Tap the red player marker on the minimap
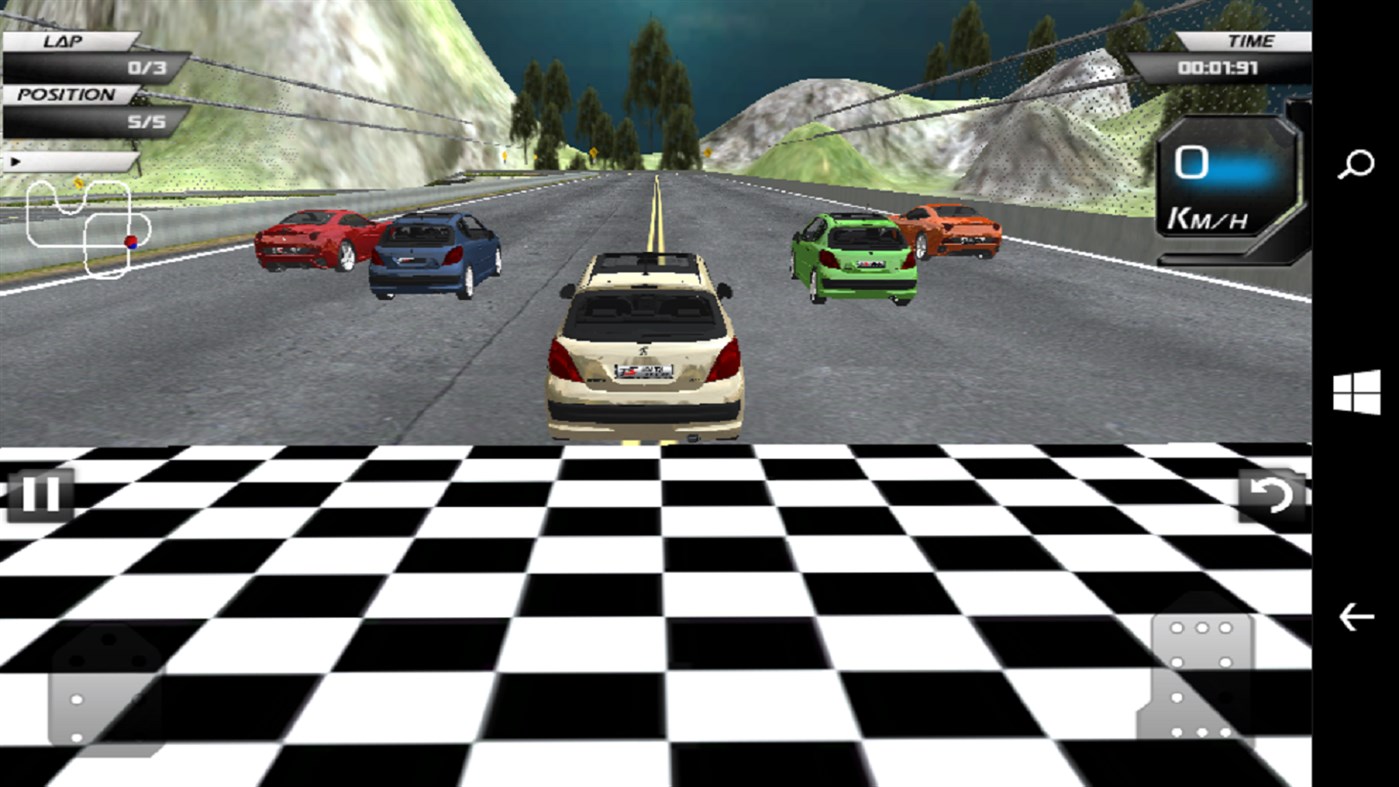This screenshot has height=787, width=1399. [x=129, y=242]
